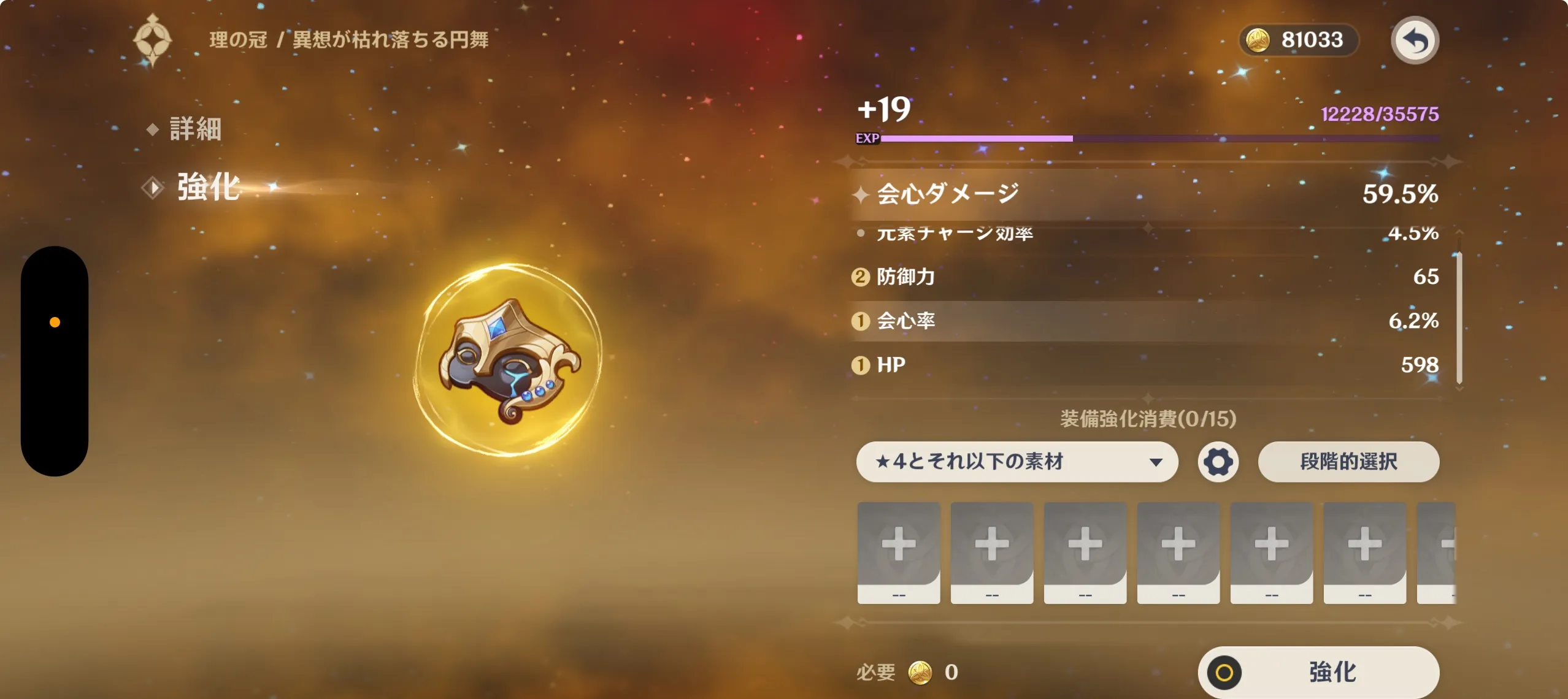1568x699 pixels.
Task: Click the back arrow button
Action: (1414, 41)
